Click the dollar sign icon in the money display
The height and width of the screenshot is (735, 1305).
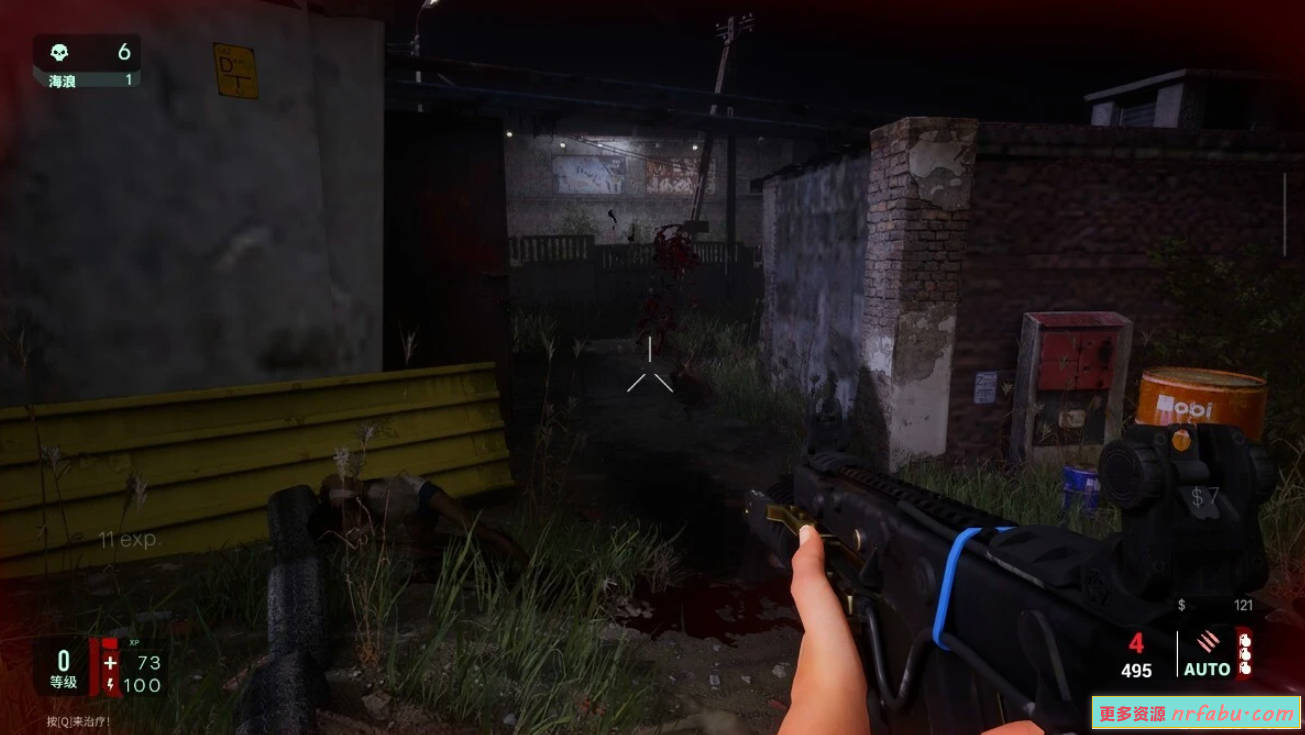click(x=1181, y=604)
